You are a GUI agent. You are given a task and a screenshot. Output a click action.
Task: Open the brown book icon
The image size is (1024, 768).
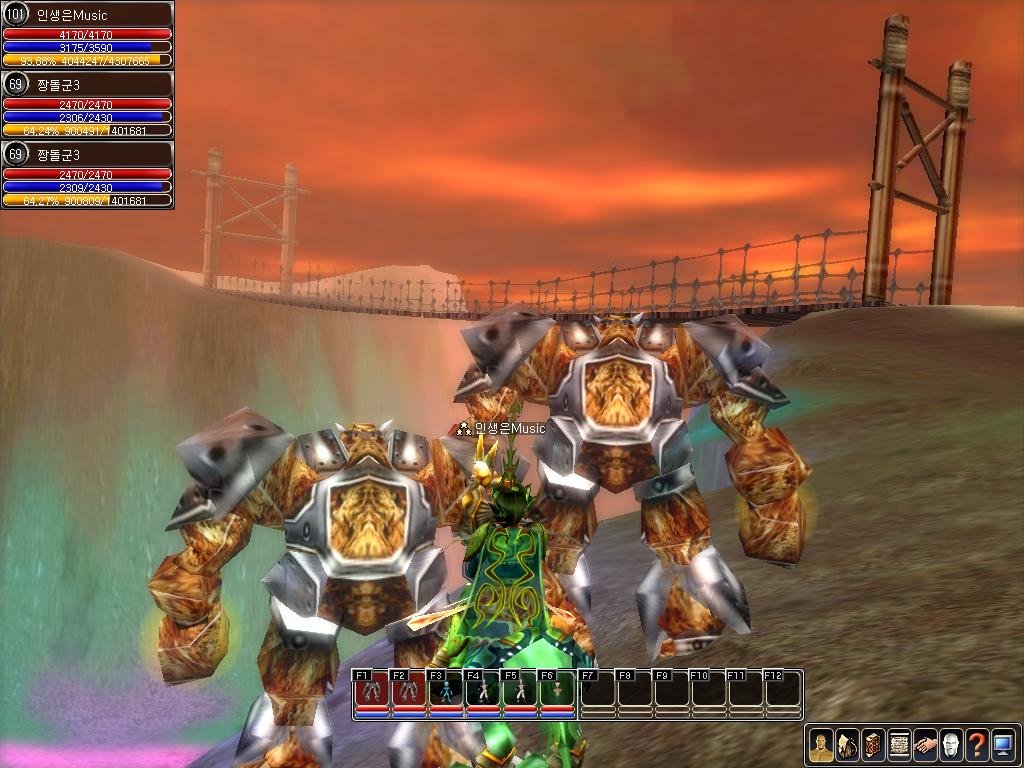coord(873,745)
